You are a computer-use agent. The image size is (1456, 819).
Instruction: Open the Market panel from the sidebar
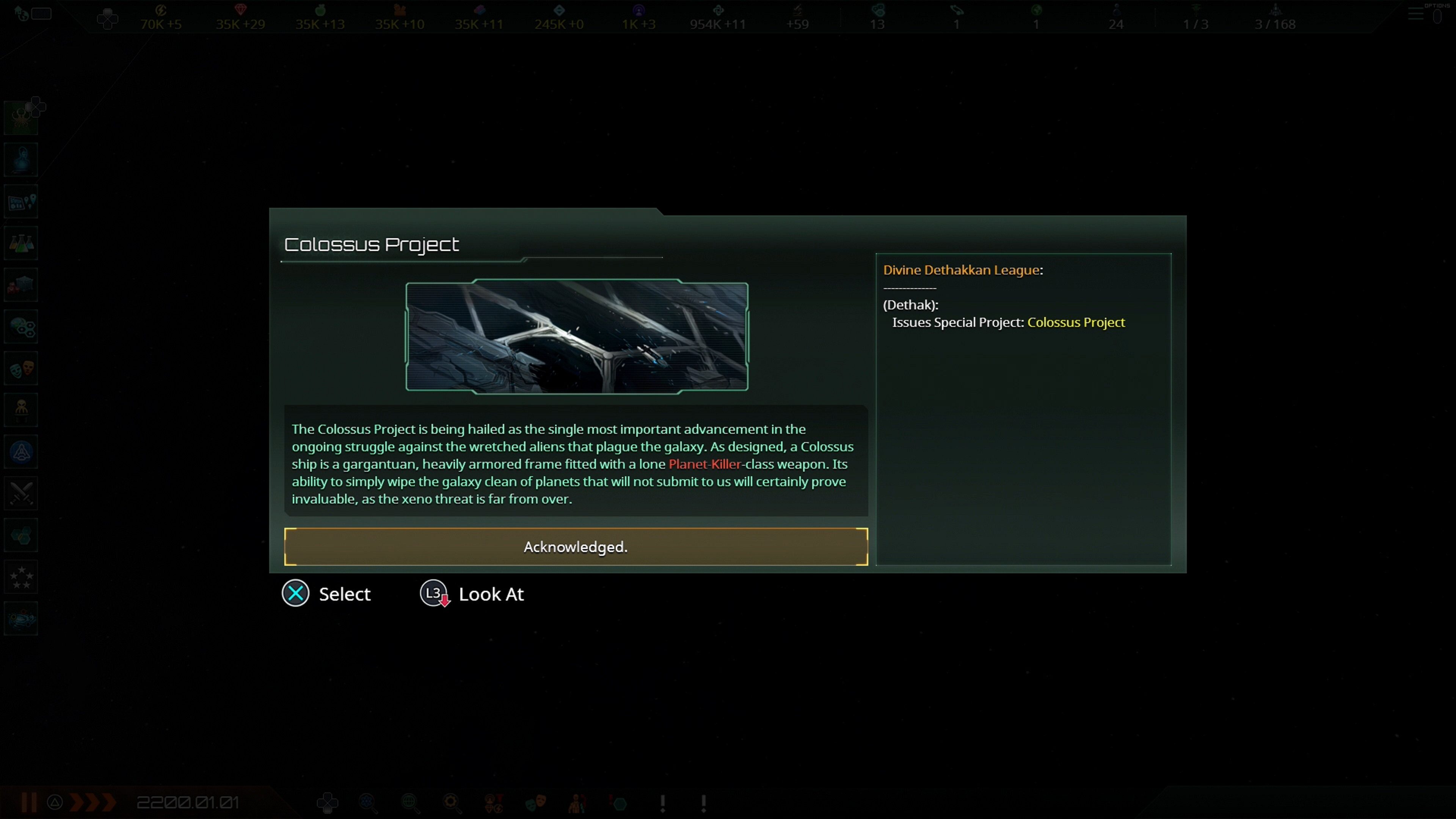pos(21,284)
